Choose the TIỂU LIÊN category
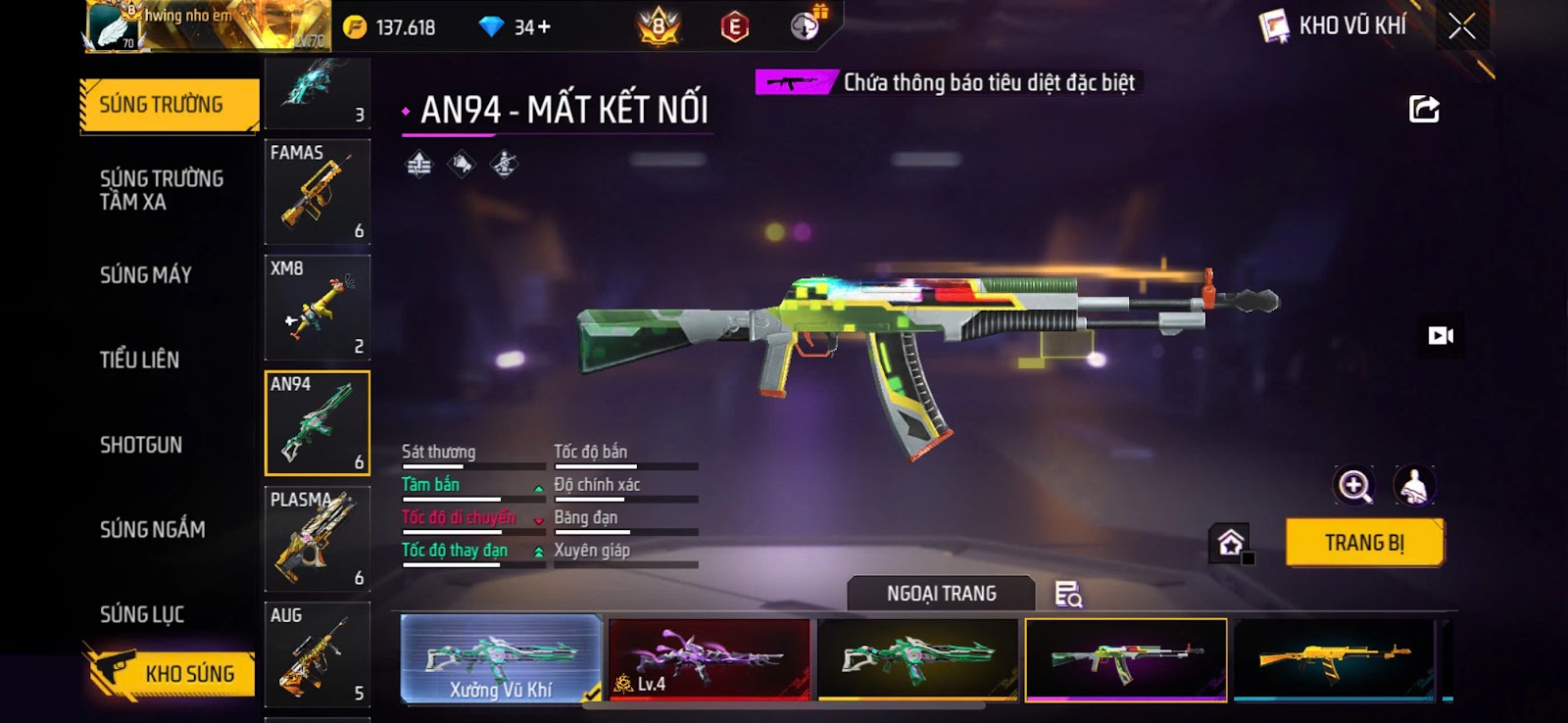This screenshot has width=1568, height=723. (x=139, y=361)
